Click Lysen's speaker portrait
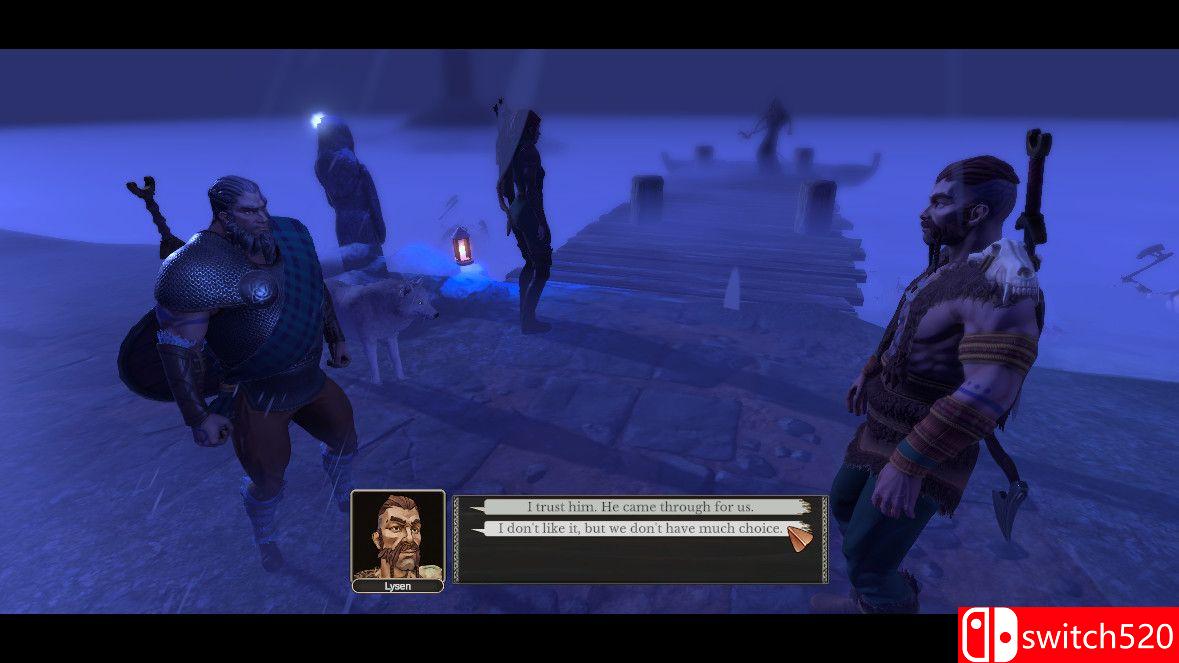1179x663 pixels. 397,535
